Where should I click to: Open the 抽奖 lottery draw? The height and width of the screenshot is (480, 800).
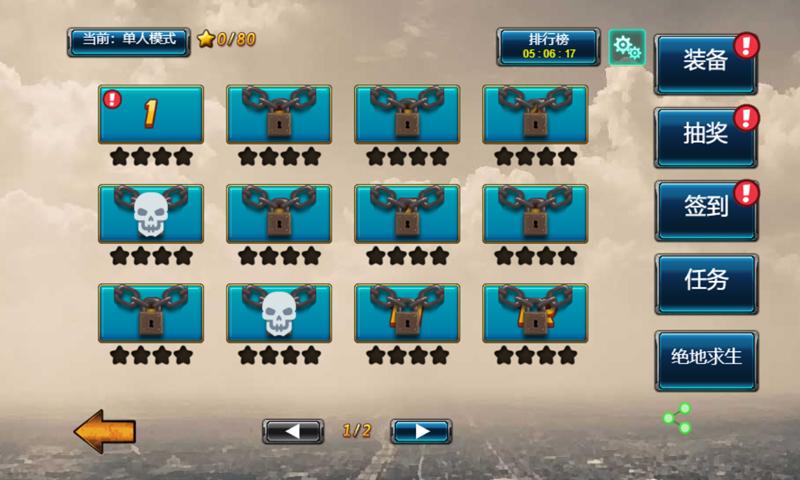pyautogui.click(x=705, y=136)
